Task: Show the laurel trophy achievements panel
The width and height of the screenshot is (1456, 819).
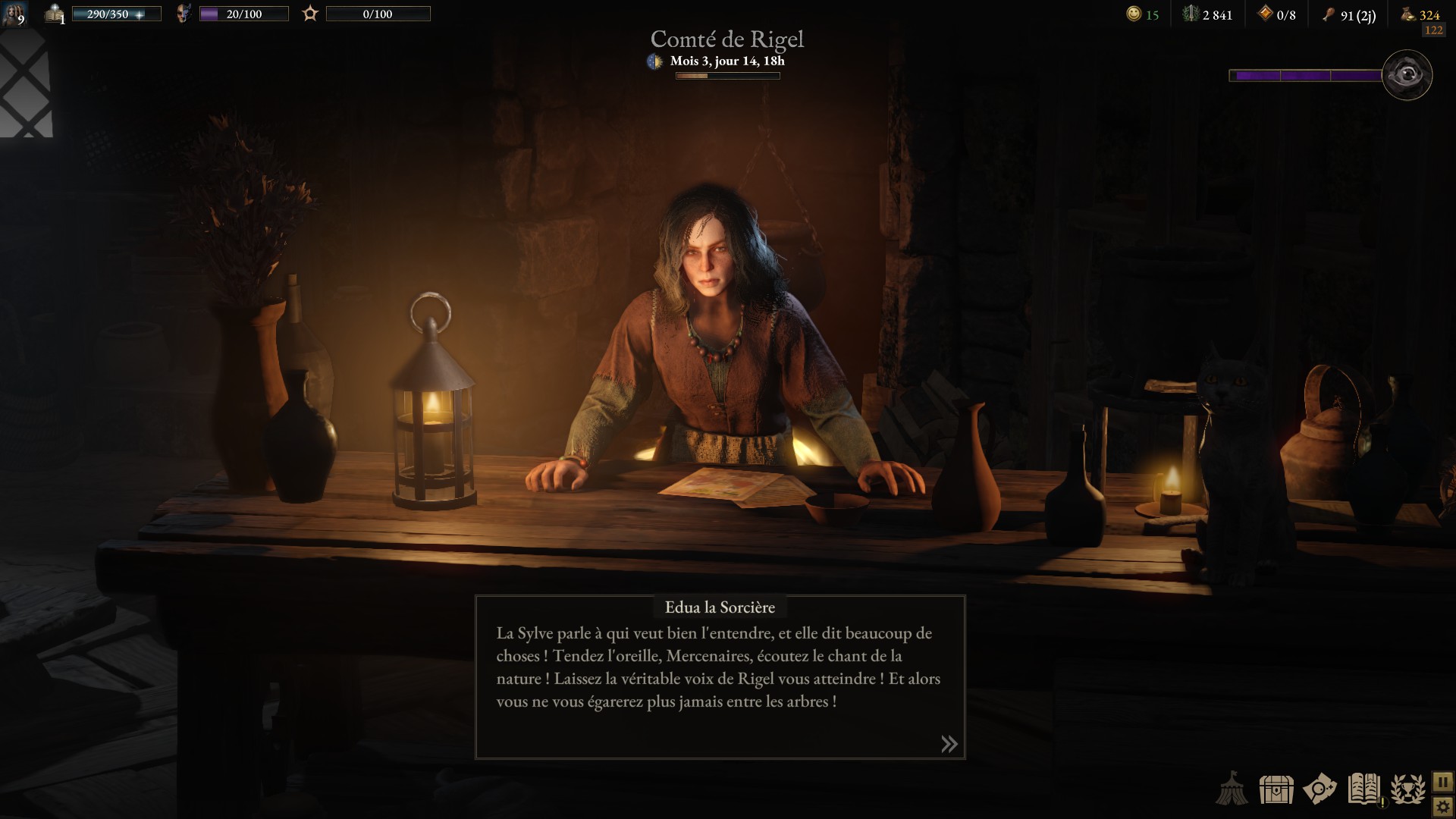Action: point(1408,789)
